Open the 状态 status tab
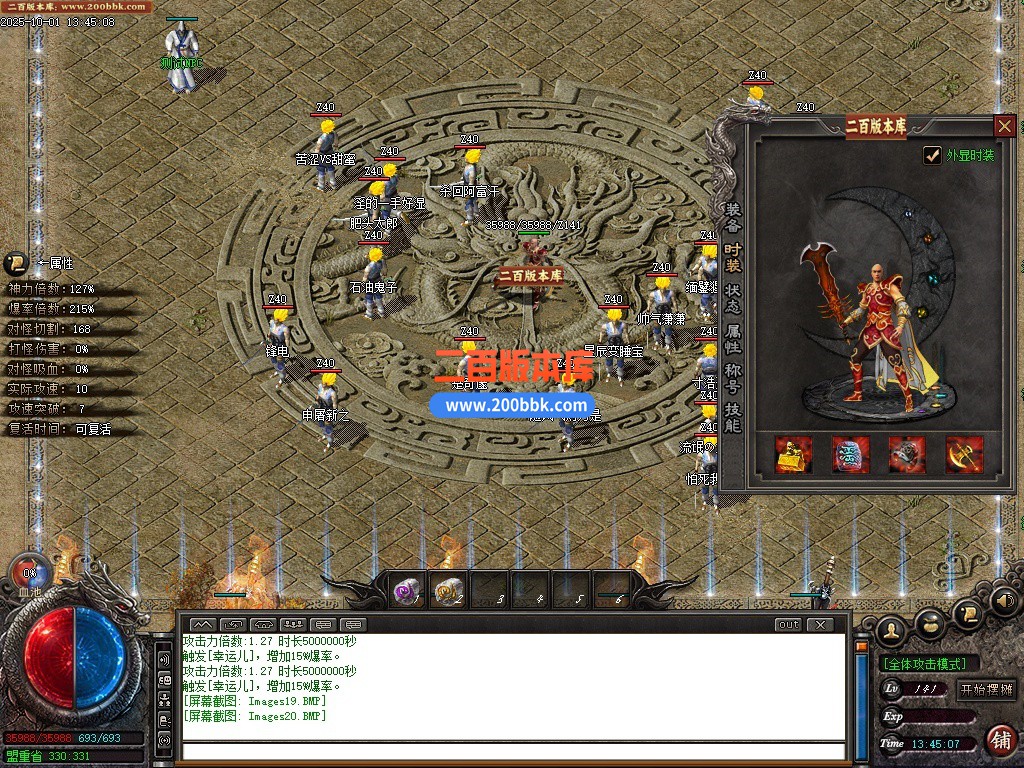 [x=733, y=299]
